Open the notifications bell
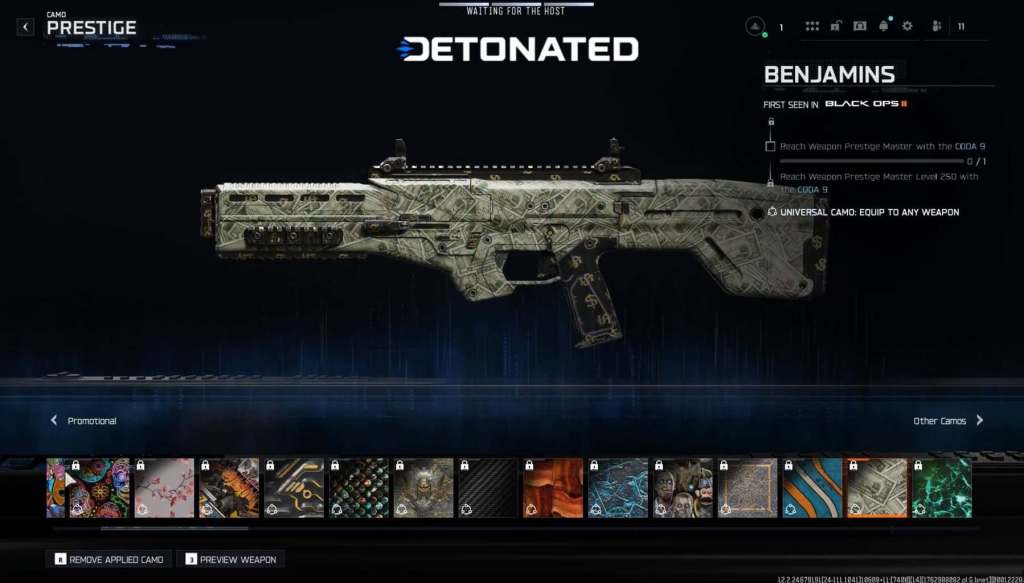Image resolution: width=1024 pixels, height=583 pixels. coord(884,26)
